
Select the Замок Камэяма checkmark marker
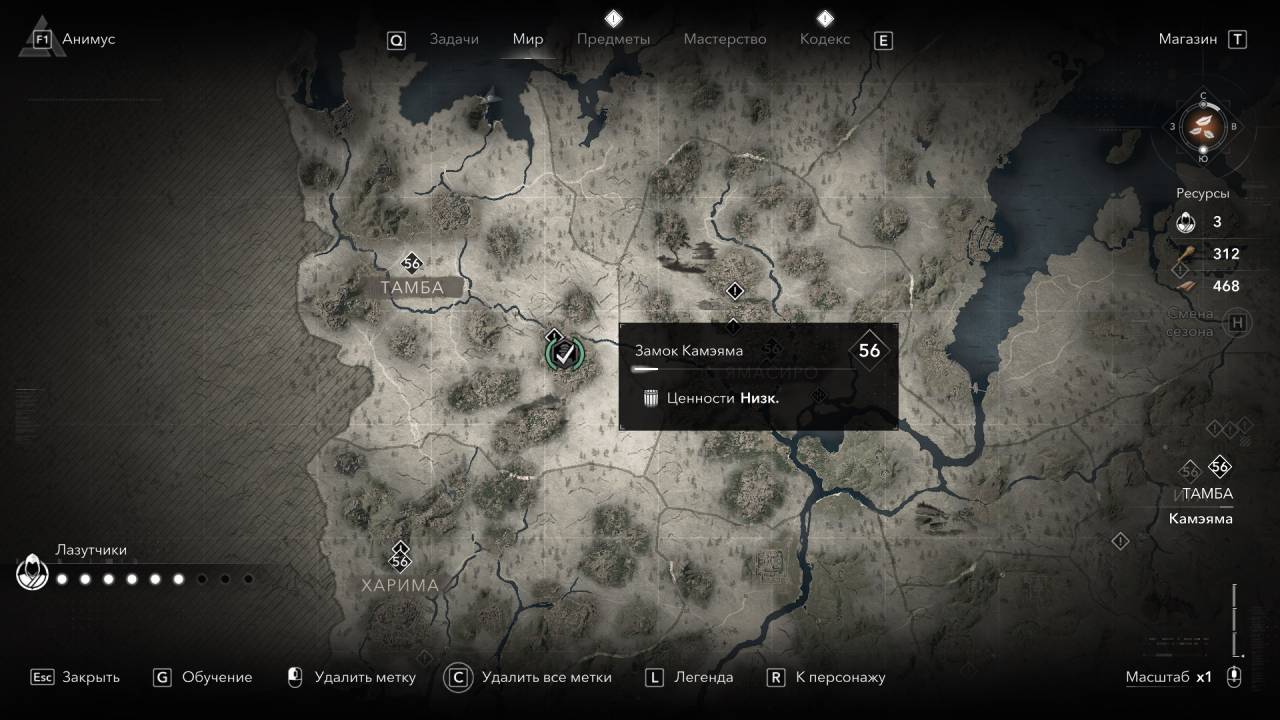[565, 352]
